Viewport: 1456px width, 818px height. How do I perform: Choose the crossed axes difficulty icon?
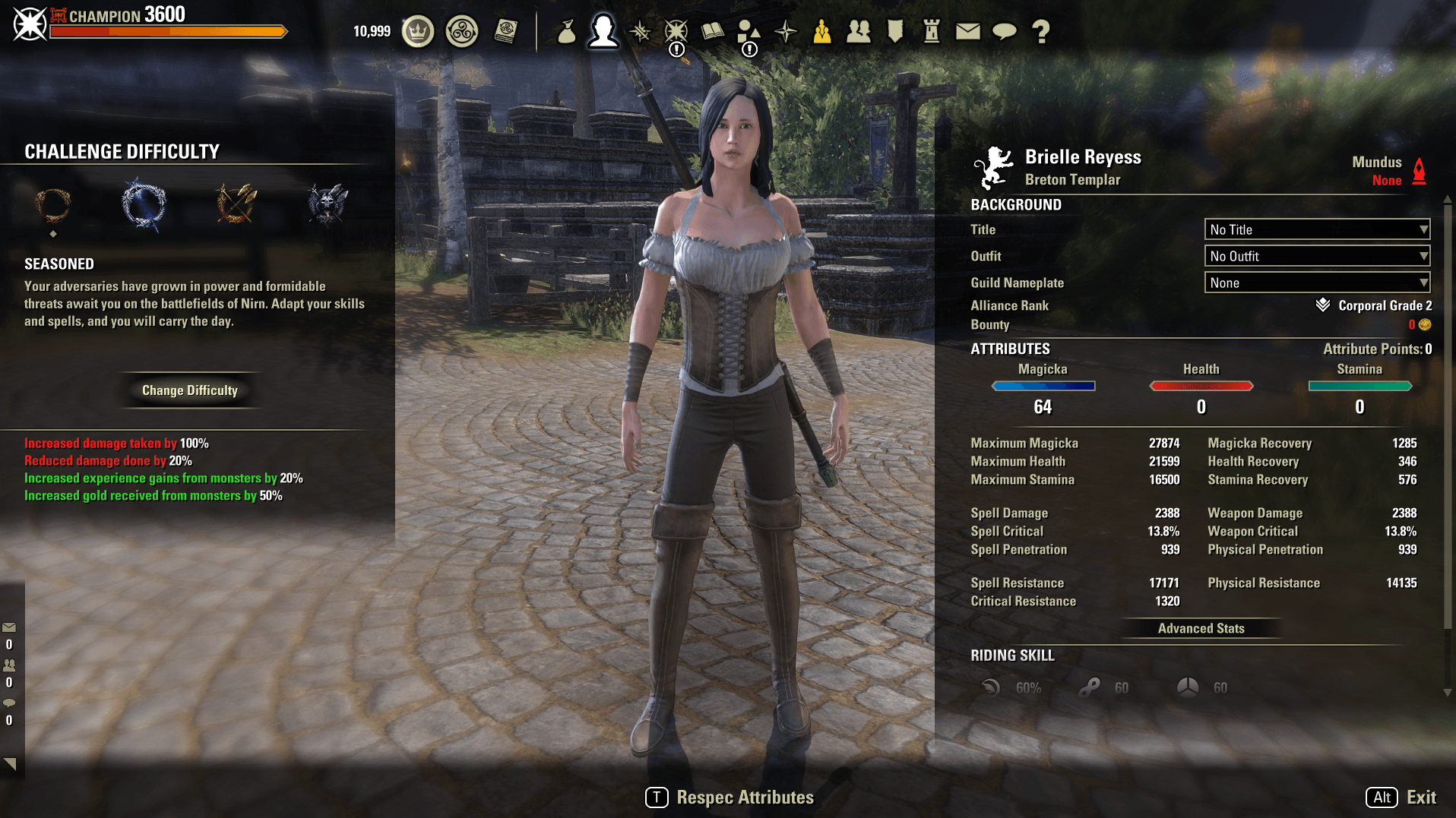pyautogui.click(x=236, y=204)
